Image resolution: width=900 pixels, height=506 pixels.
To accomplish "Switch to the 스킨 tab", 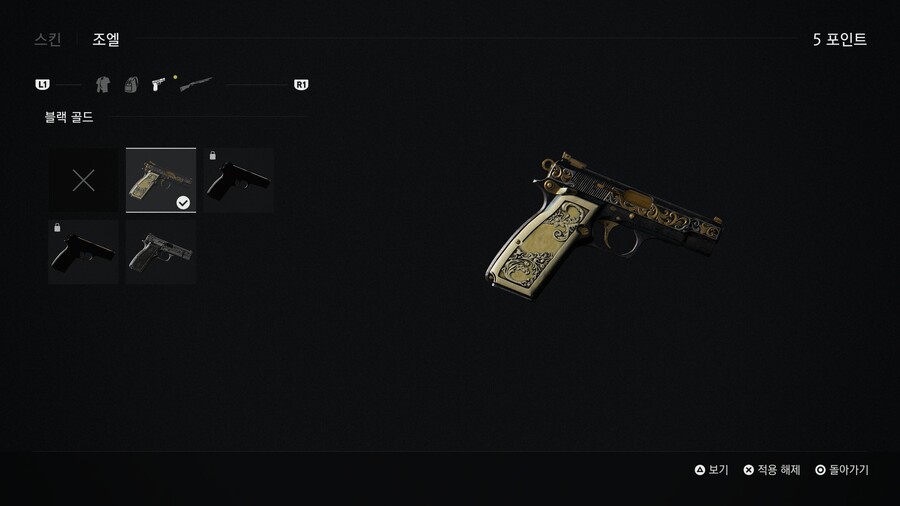I will tap(47, 40).
